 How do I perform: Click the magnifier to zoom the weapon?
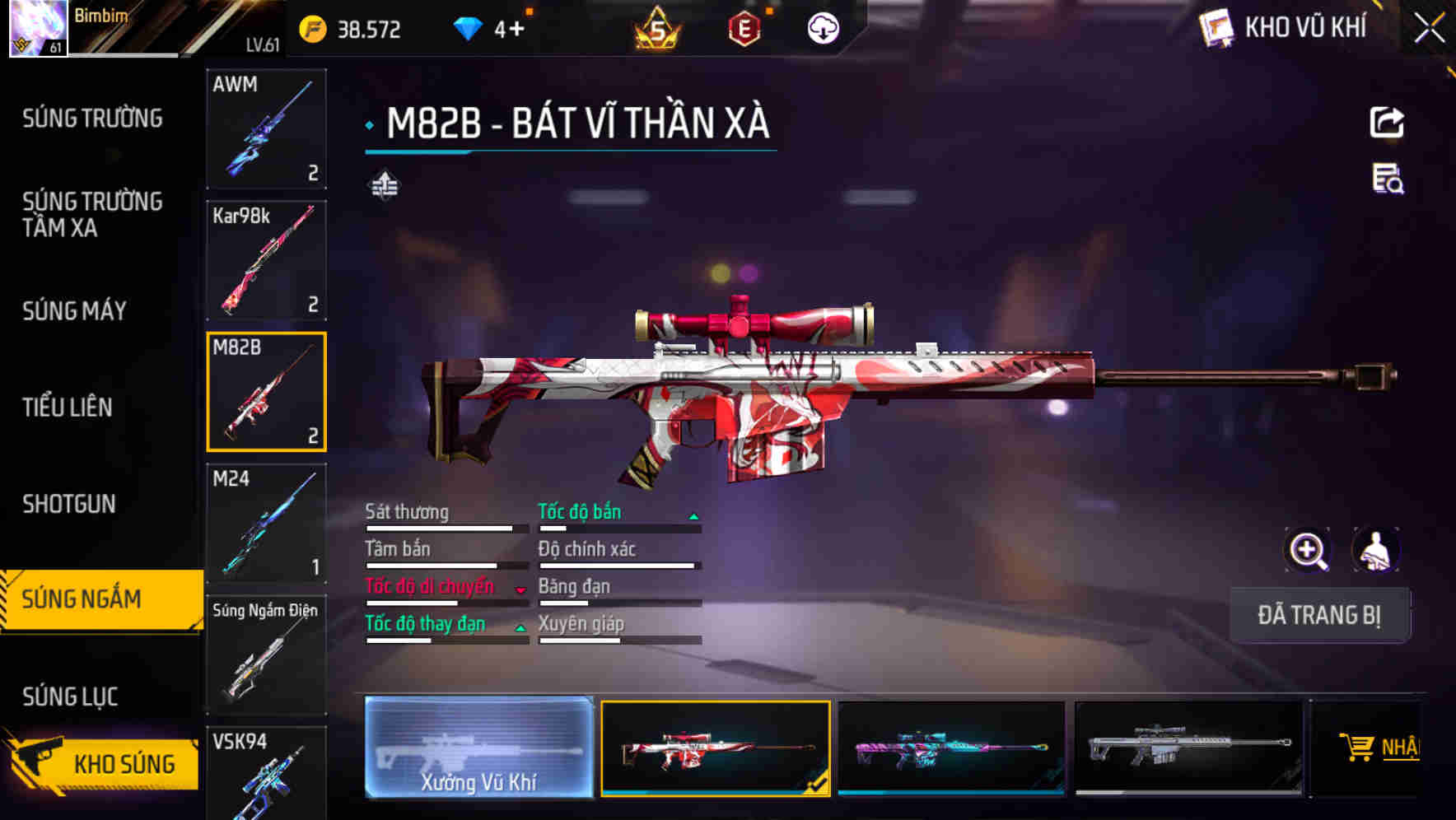point(1308,550)
